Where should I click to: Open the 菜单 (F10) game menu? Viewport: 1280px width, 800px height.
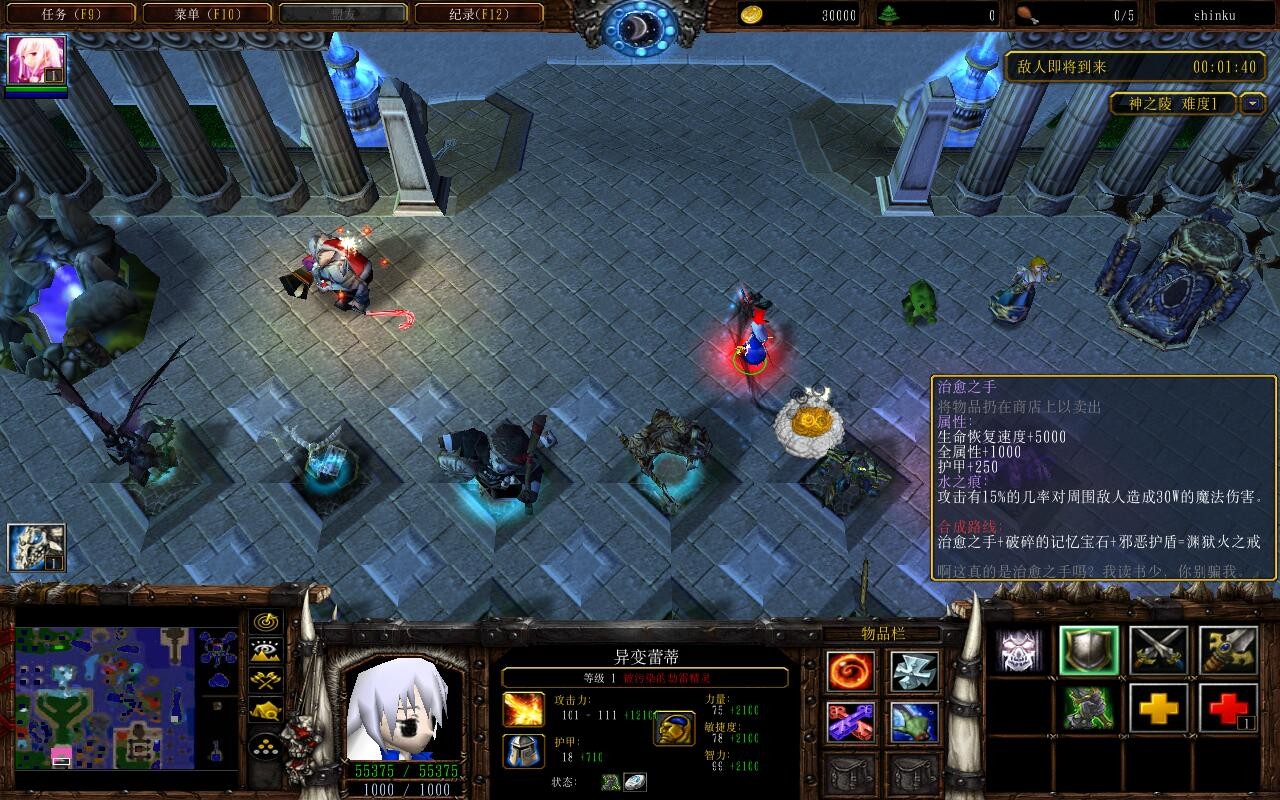[207, 14]
